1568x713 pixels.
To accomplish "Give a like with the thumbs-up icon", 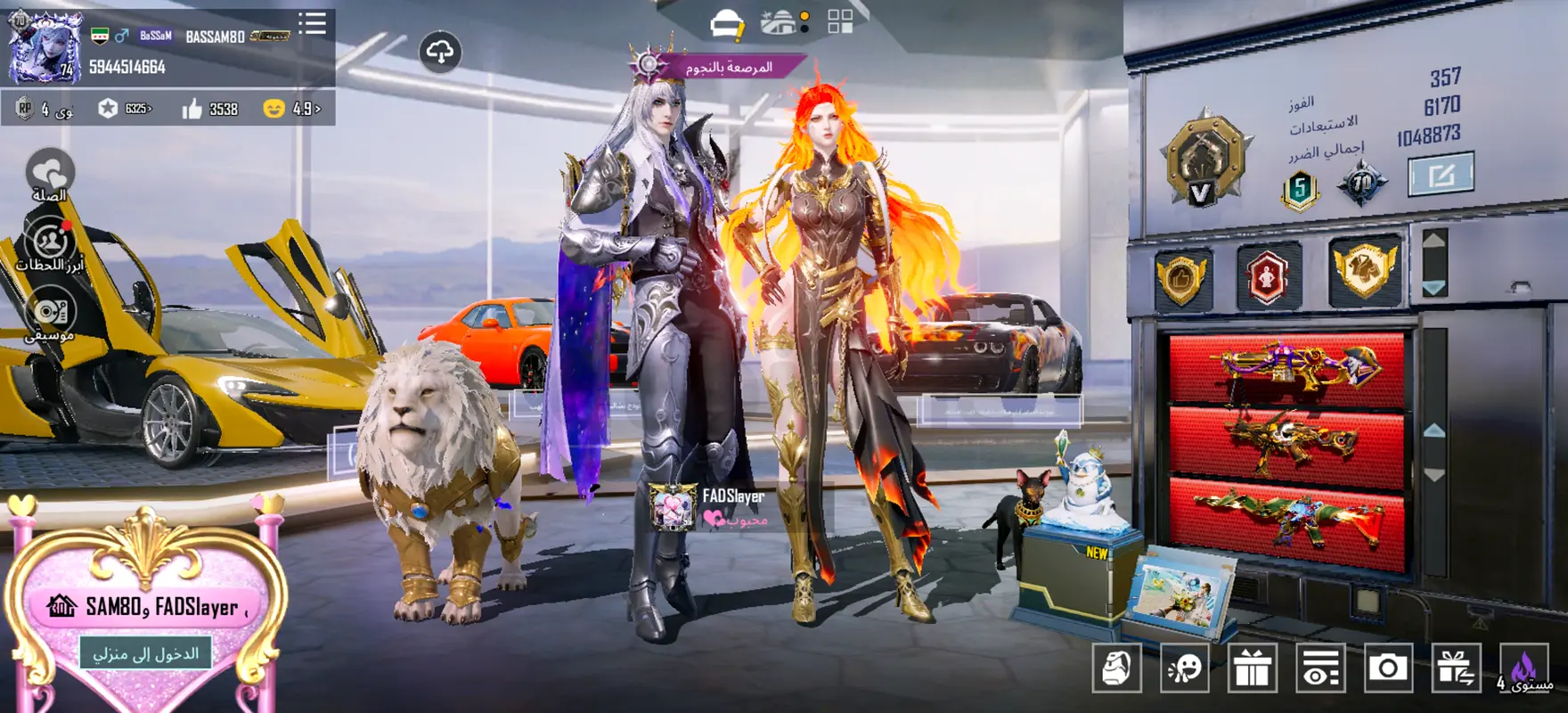I will tap(192, 109).
